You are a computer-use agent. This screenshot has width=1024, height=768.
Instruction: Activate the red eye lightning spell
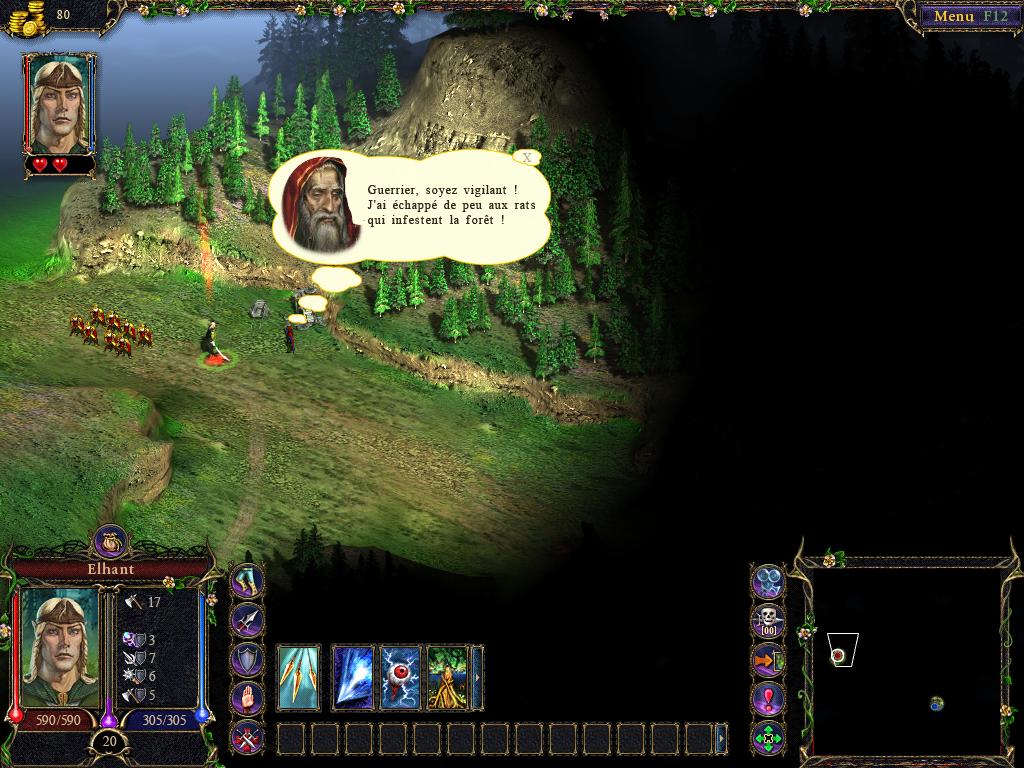400,677
